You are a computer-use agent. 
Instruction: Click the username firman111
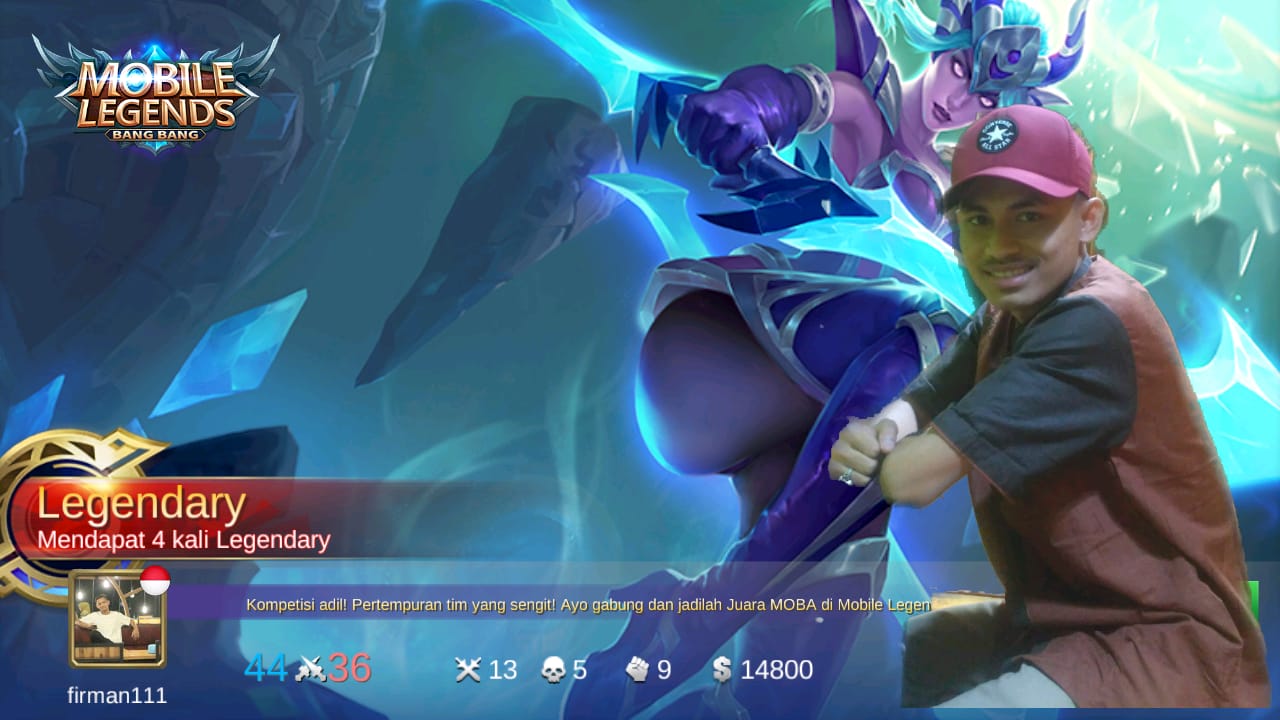pos(117,696)
